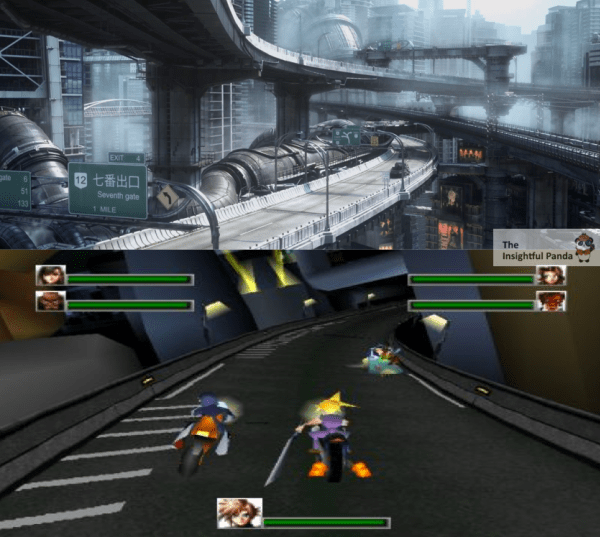Select Tifa's portrait in the party HUD
The height and width of the screenshot is (537, 600).
pos(51,275)
